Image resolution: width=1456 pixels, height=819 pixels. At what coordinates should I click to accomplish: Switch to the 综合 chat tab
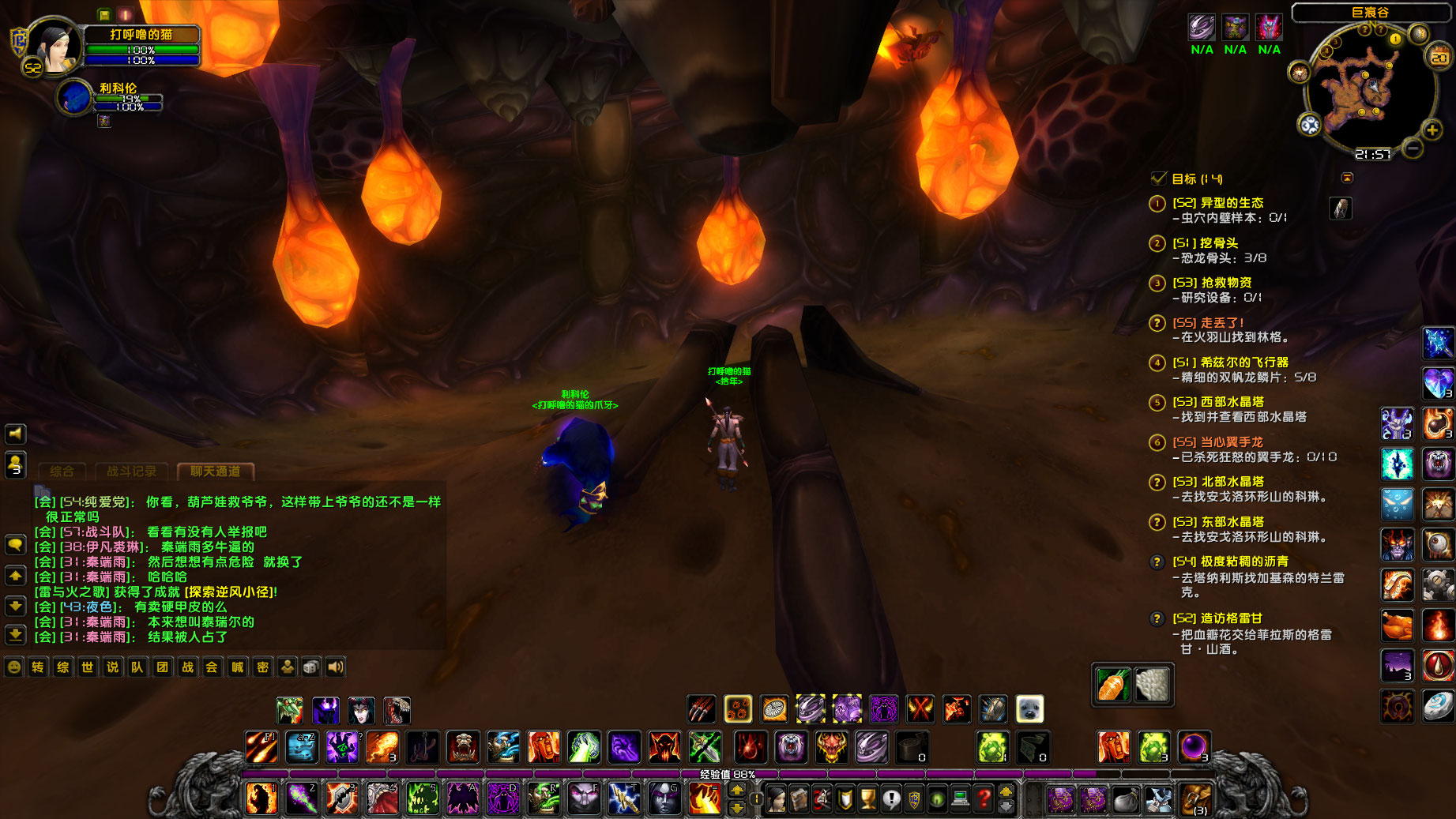click(62, 471)
